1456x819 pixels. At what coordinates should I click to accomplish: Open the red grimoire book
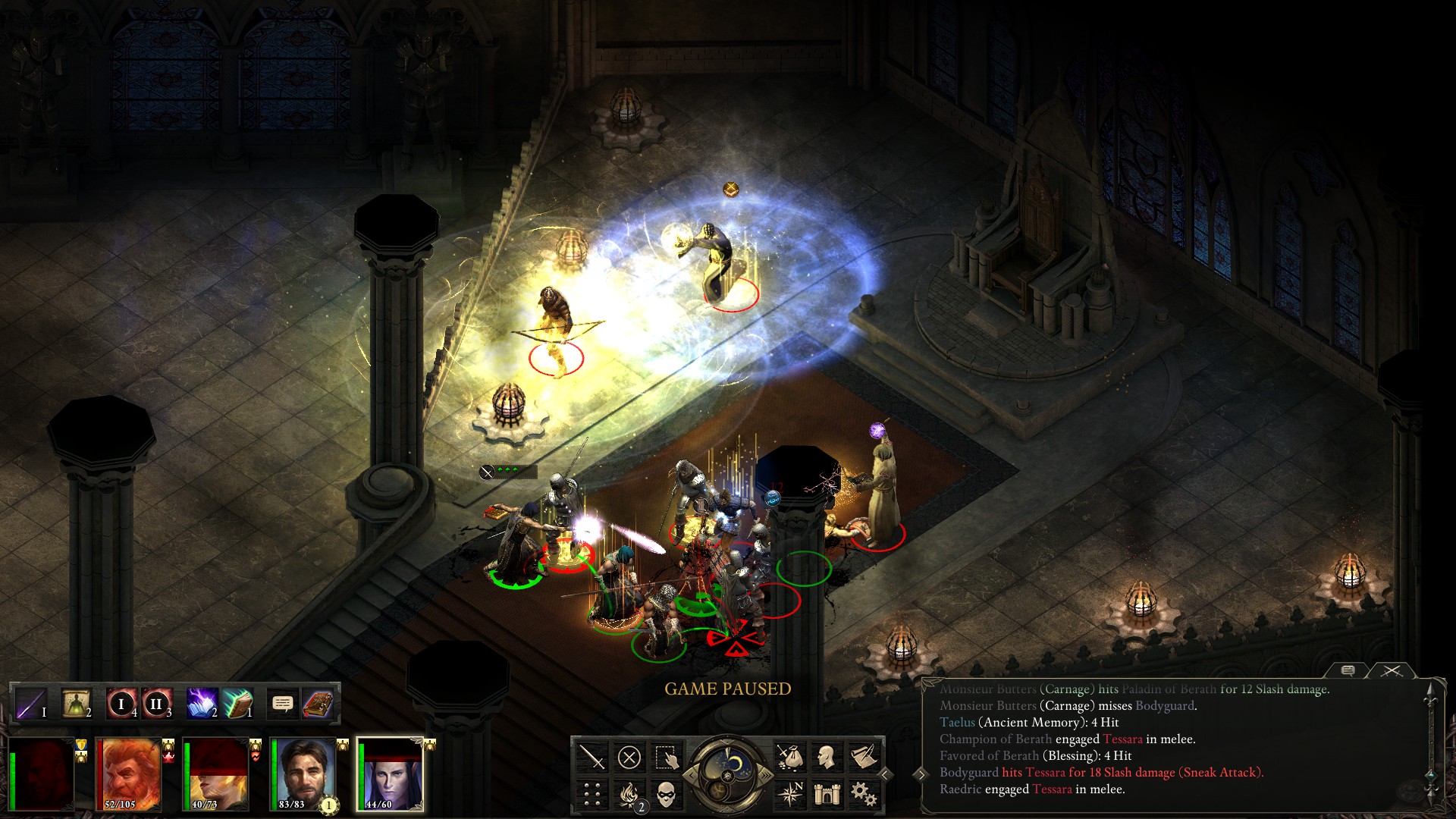(x=318, y=704)
